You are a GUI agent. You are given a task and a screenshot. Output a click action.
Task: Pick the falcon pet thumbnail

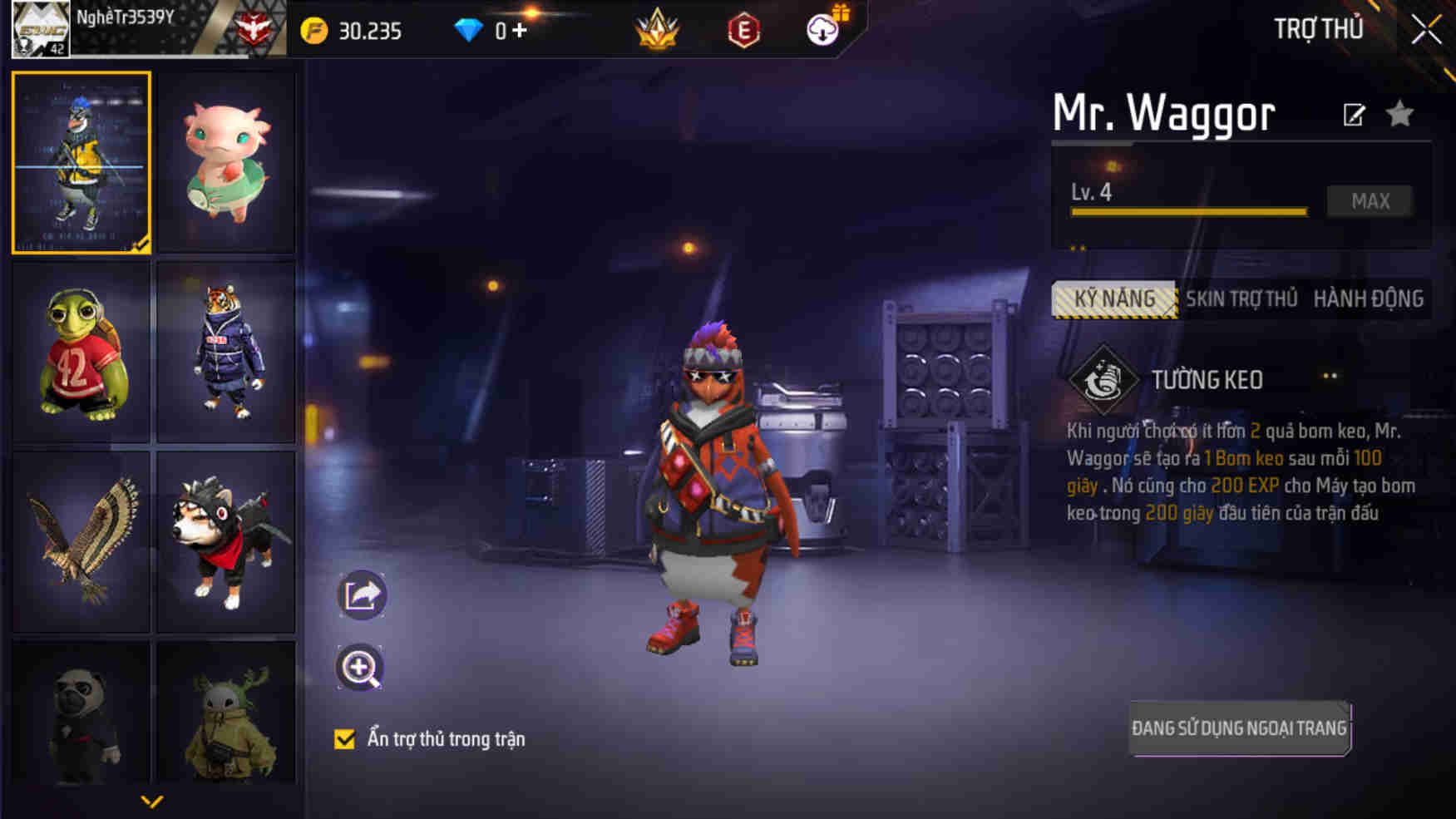tap(81, 541)
